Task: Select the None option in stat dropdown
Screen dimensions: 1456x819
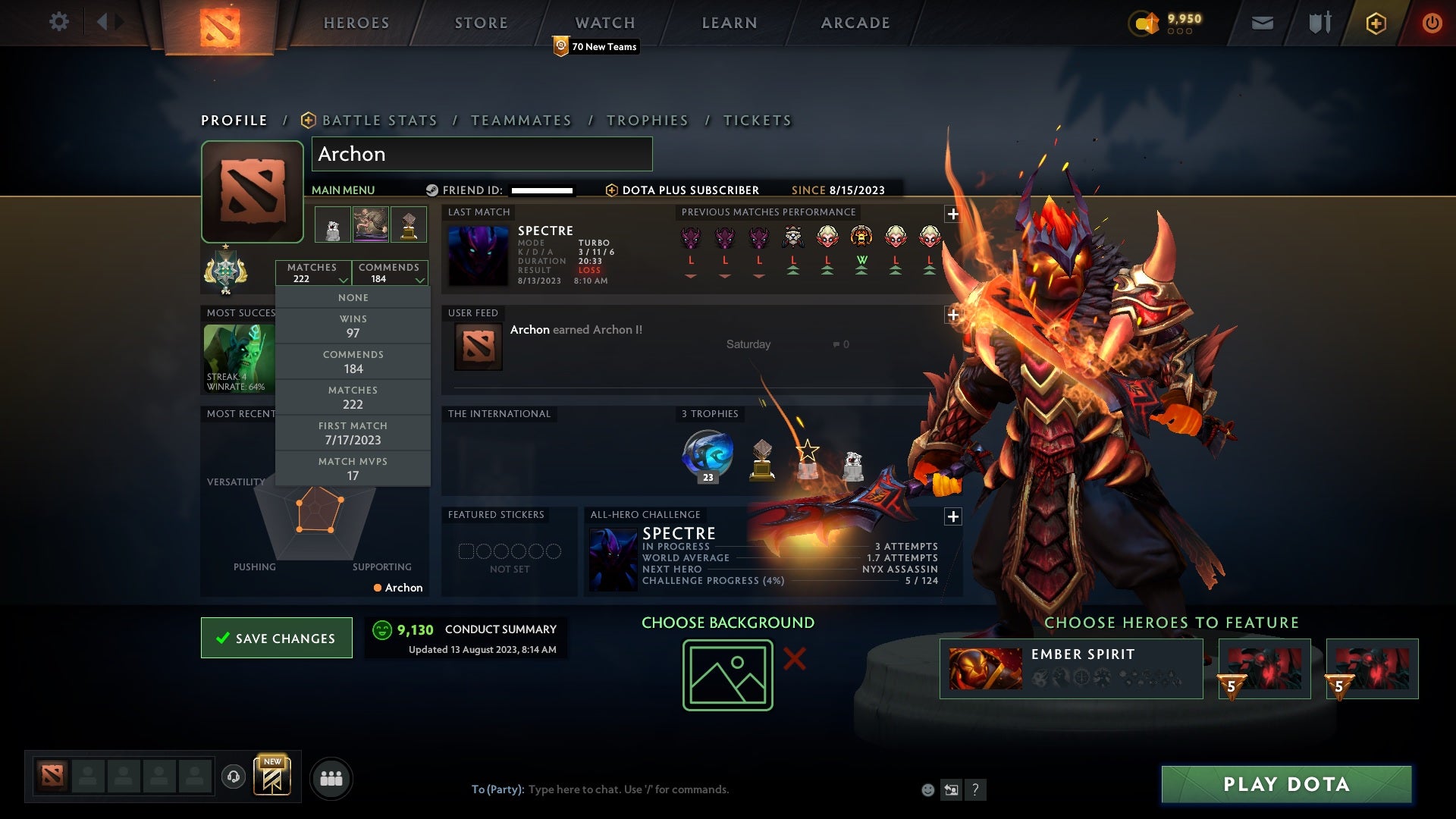Action: [353, 297]
